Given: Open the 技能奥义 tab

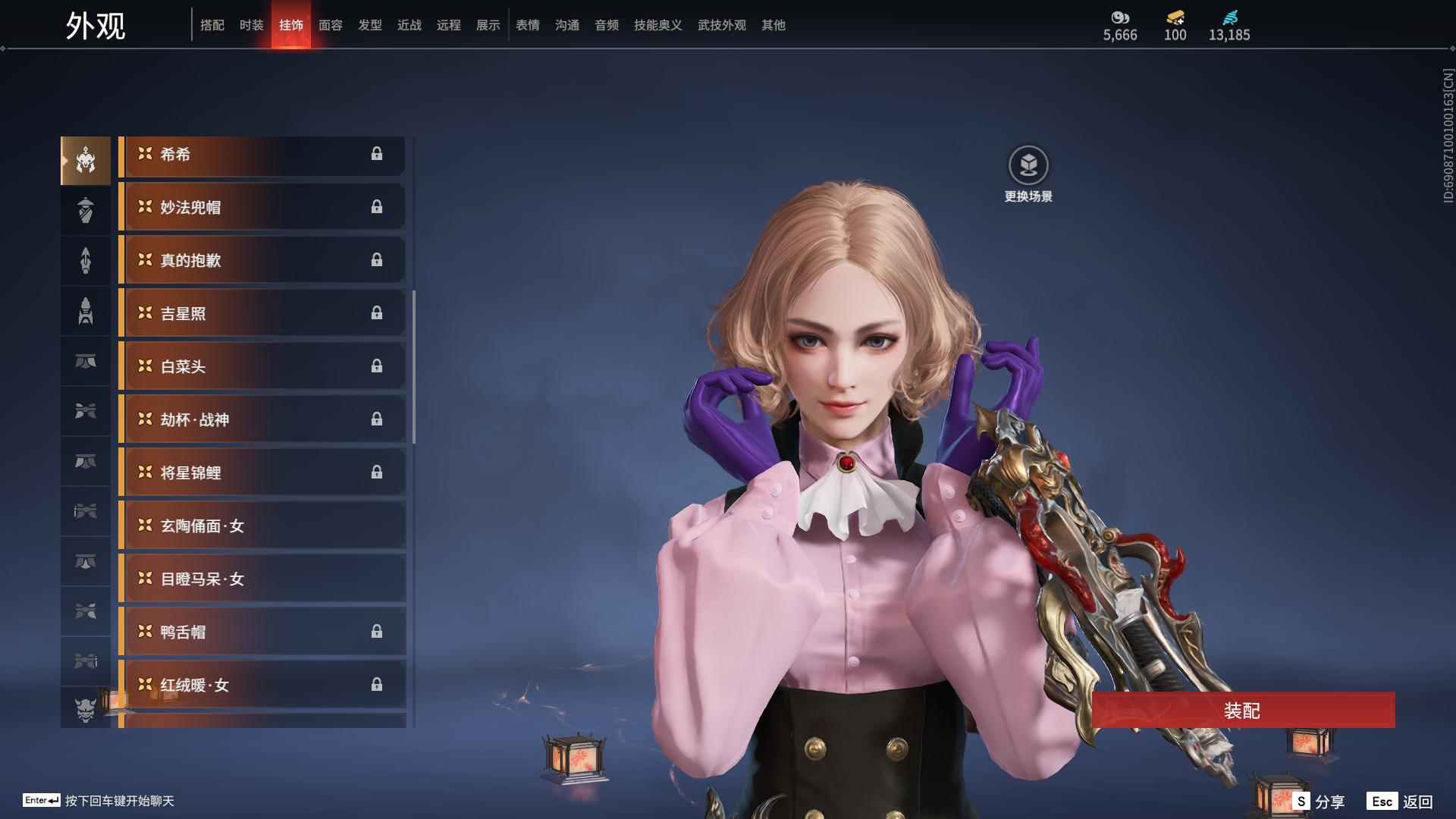Looking at the screenshot, I should pos(657,25).
